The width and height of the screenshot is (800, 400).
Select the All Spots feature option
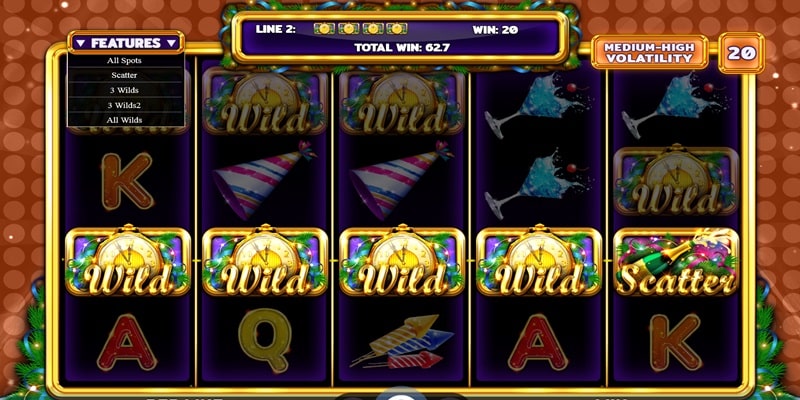point(126,60)
